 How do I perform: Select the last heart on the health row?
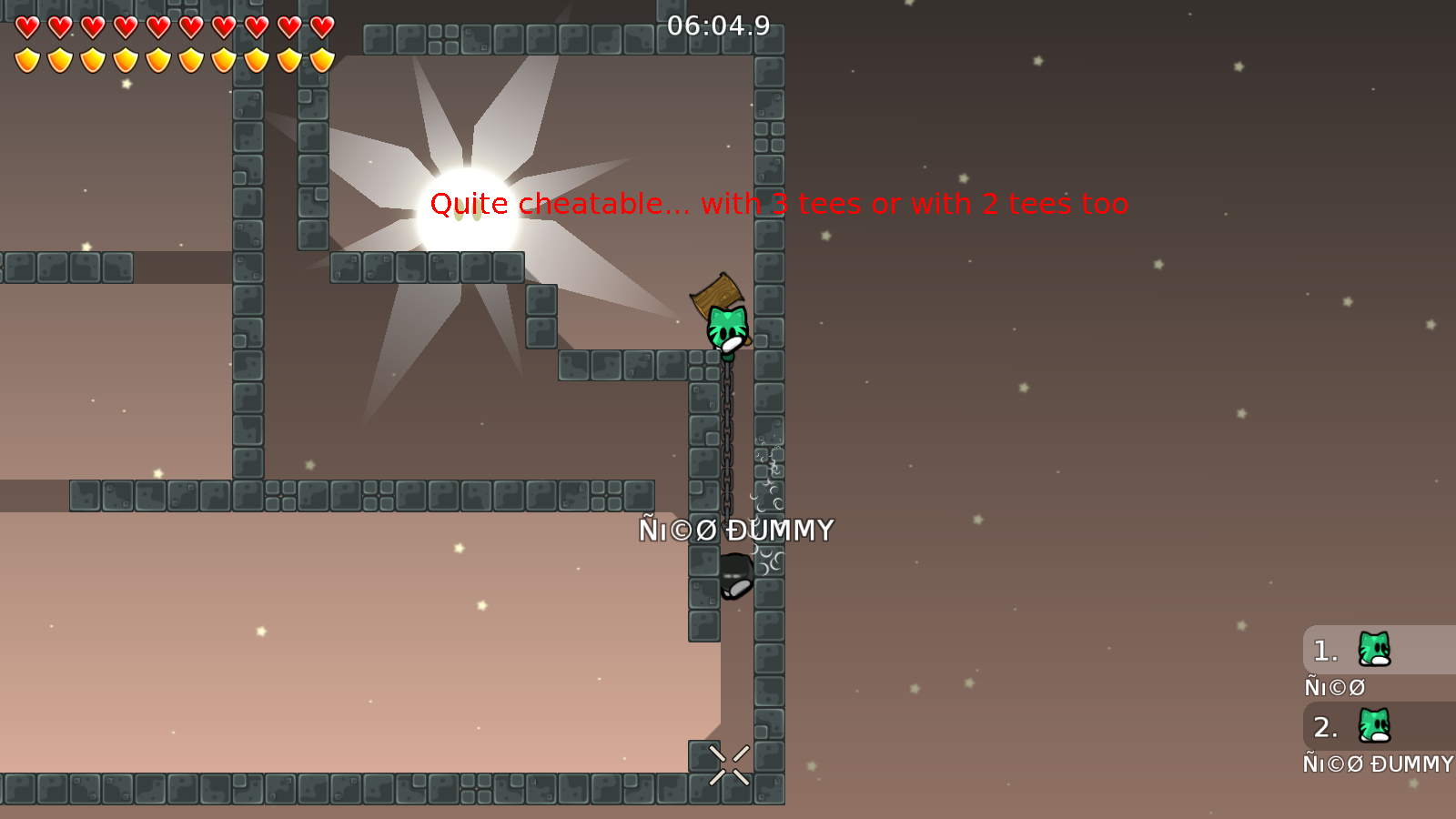[x=320, y=27]
